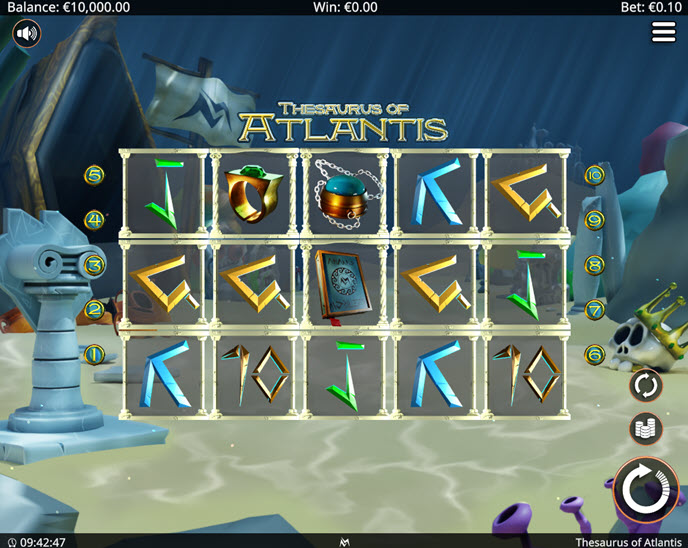This screenshot has width=688, height=548.
Task: Select payline marker number 8
Action: pyautogui.click(x=594, y=265)
